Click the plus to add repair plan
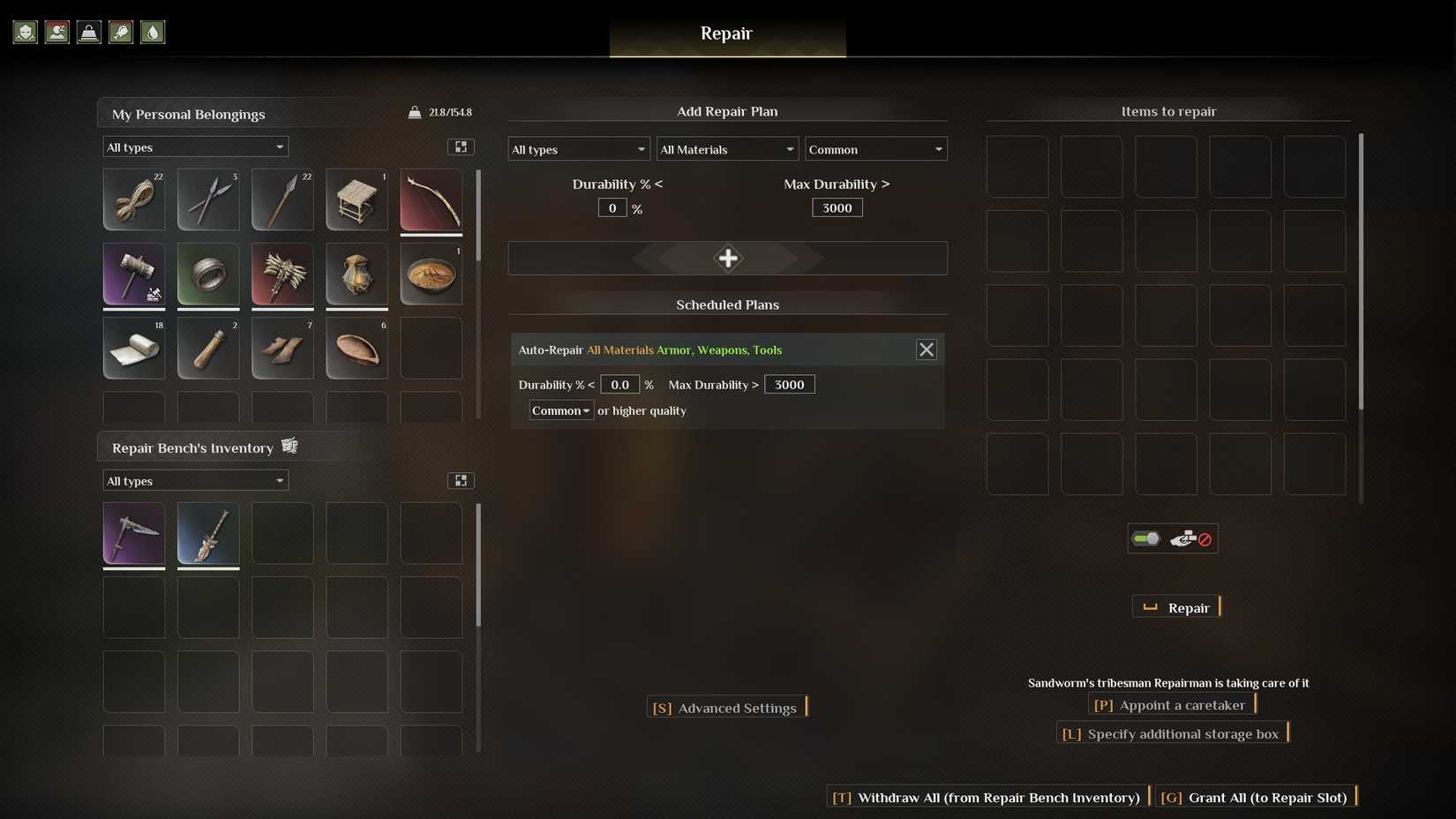 click(728, 258)
